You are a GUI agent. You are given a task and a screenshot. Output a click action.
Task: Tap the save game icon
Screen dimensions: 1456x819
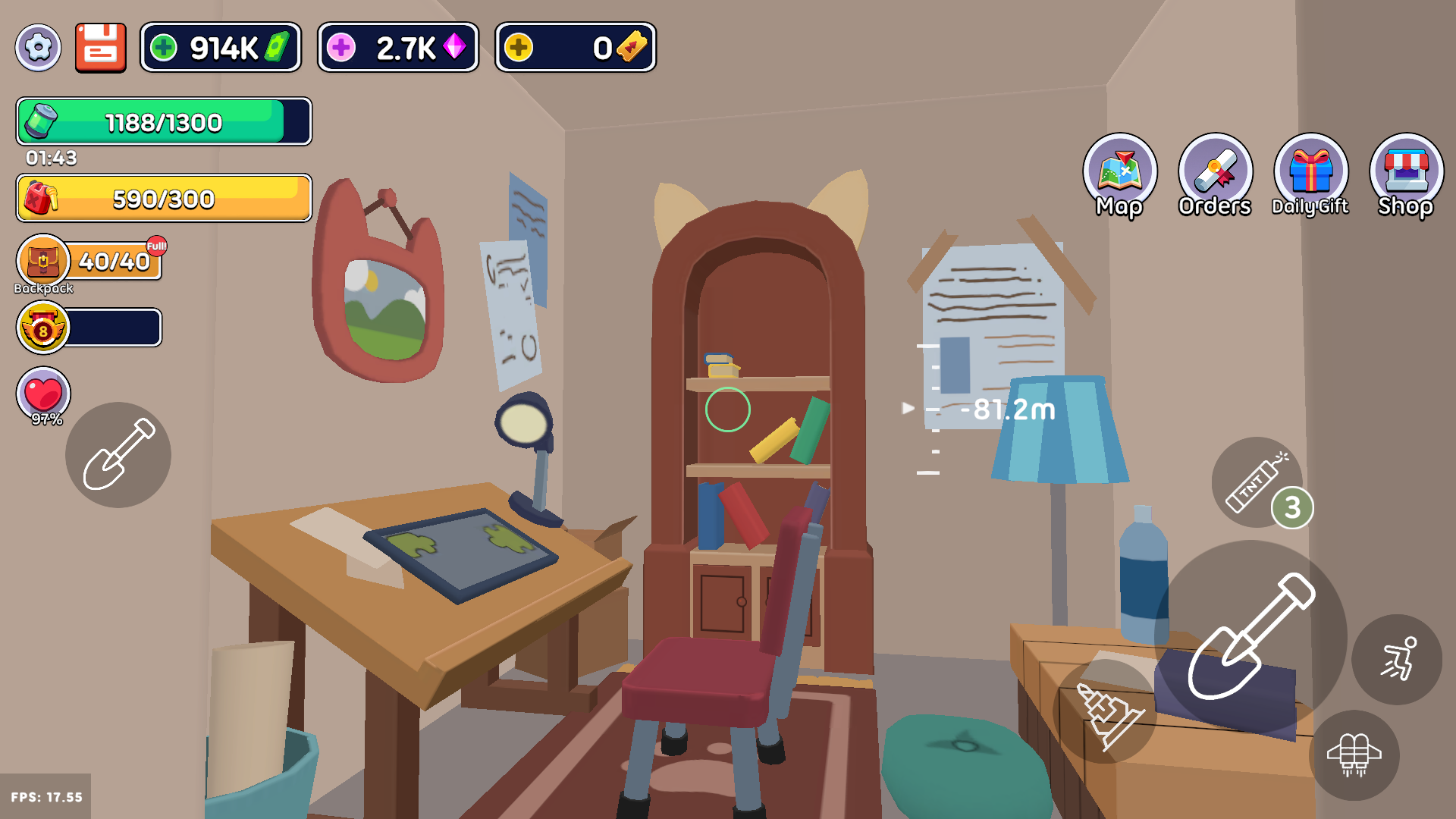[x=99, y=48]
